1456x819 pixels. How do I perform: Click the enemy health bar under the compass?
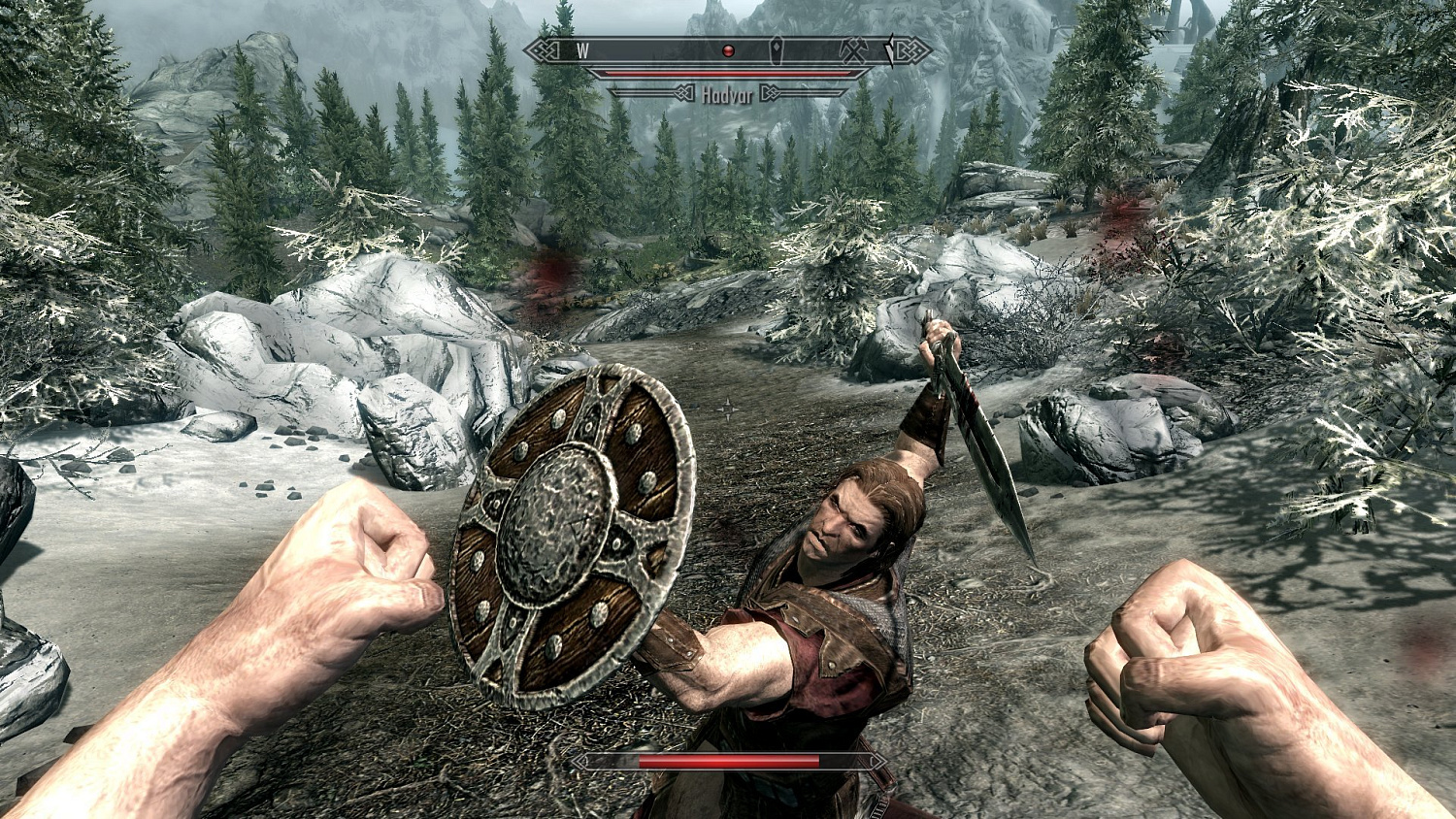coord(728,72)
